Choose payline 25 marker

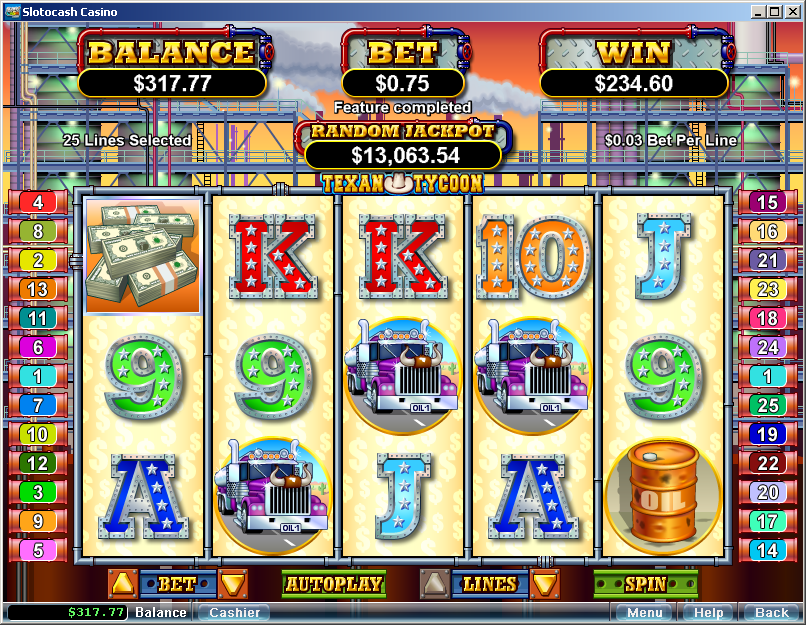pyautogui.click(x=767, y=406)
